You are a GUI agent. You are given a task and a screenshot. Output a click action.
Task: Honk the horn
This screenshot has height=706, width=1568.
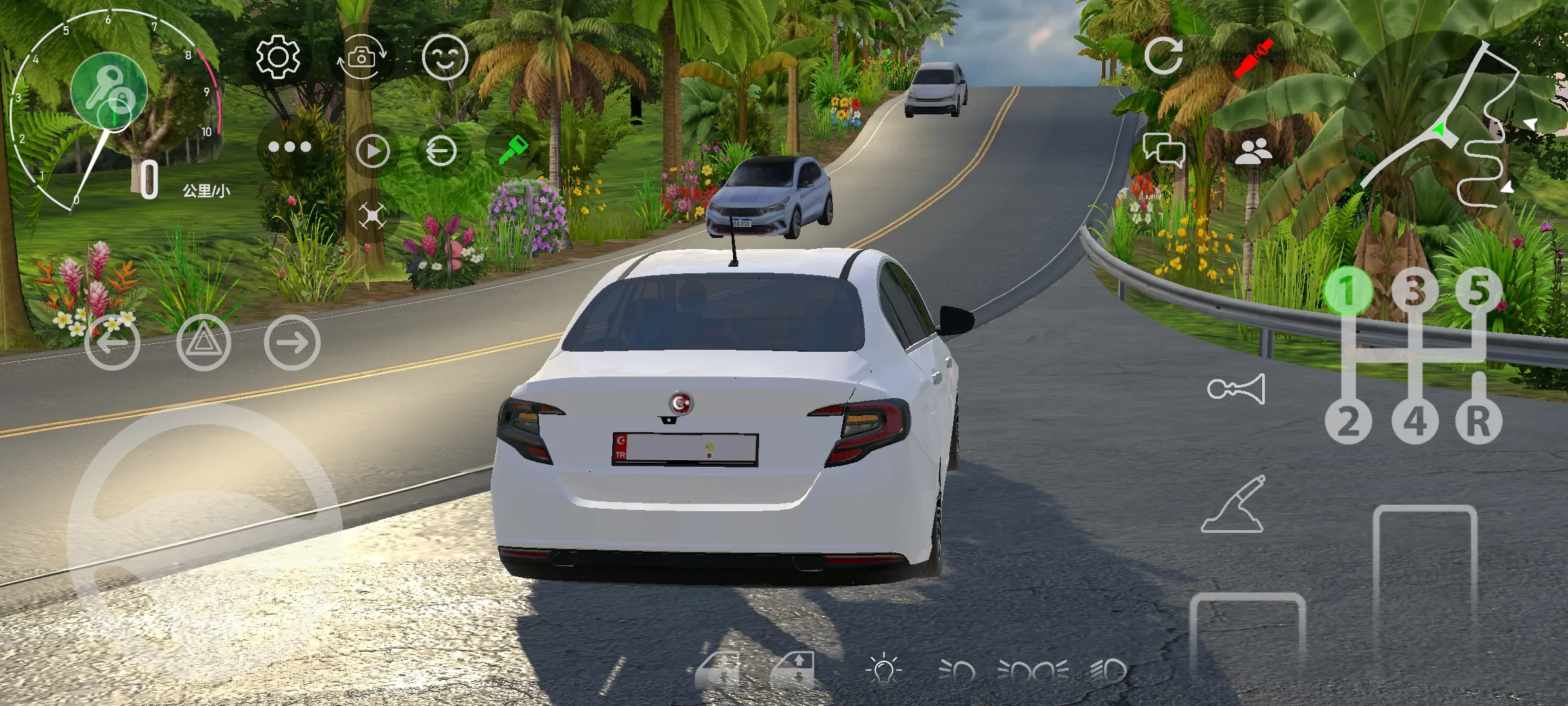click(x=1236, y=390)
